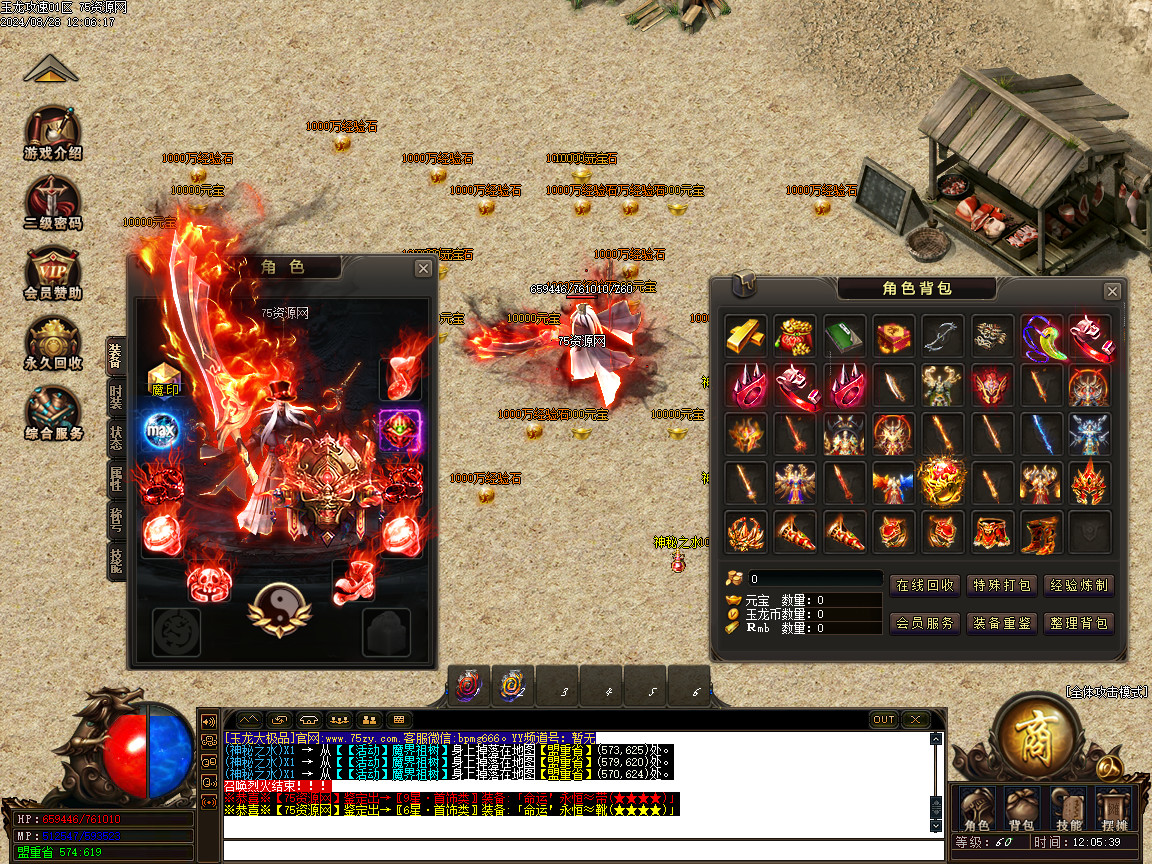Open the 综合服务 general services menu
Image resolution: width=1152 pixels, height=864 pixels.
point(54,413)
